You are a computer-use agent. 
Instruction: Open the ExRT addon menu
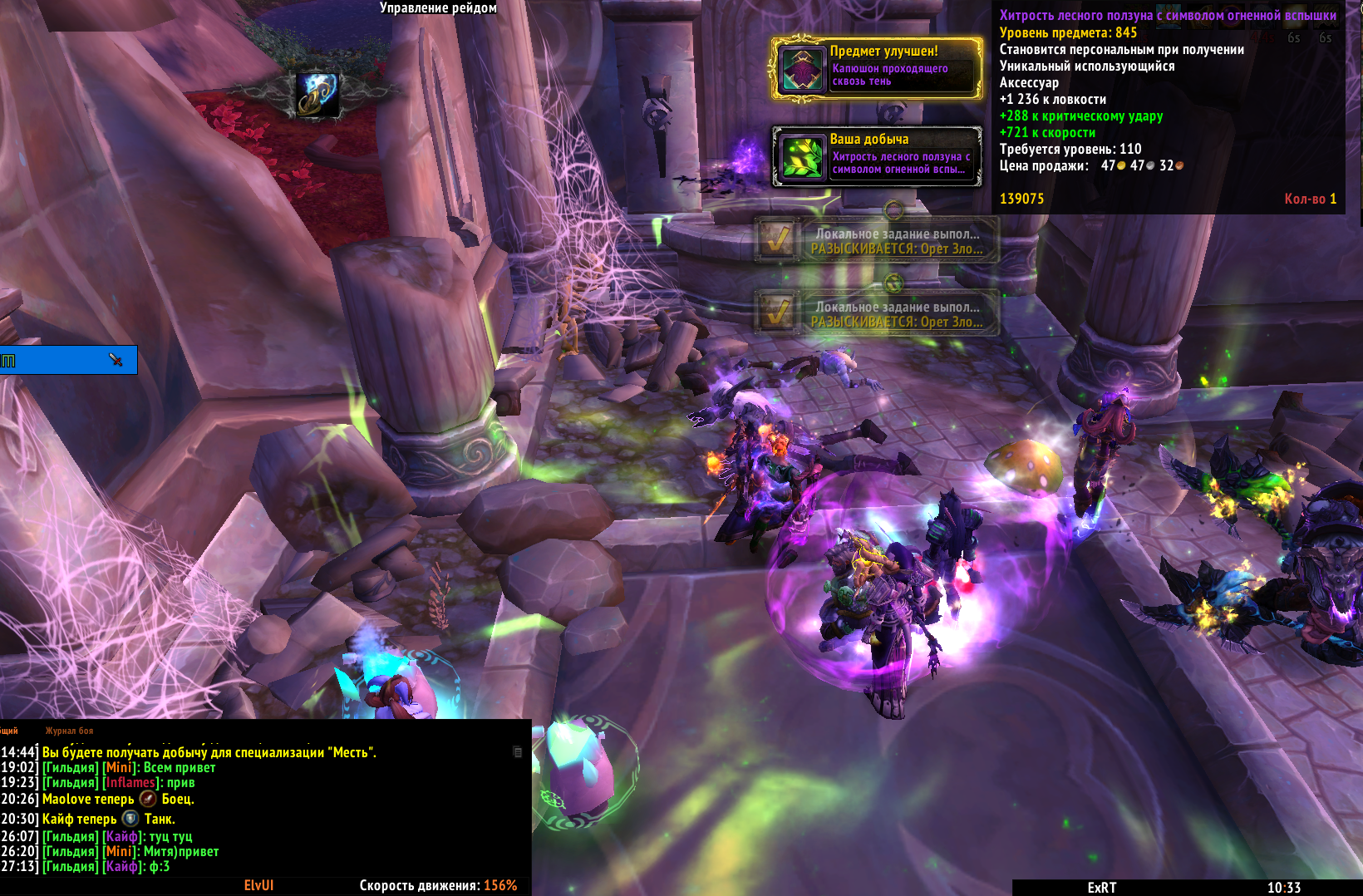pos(1101,888)
